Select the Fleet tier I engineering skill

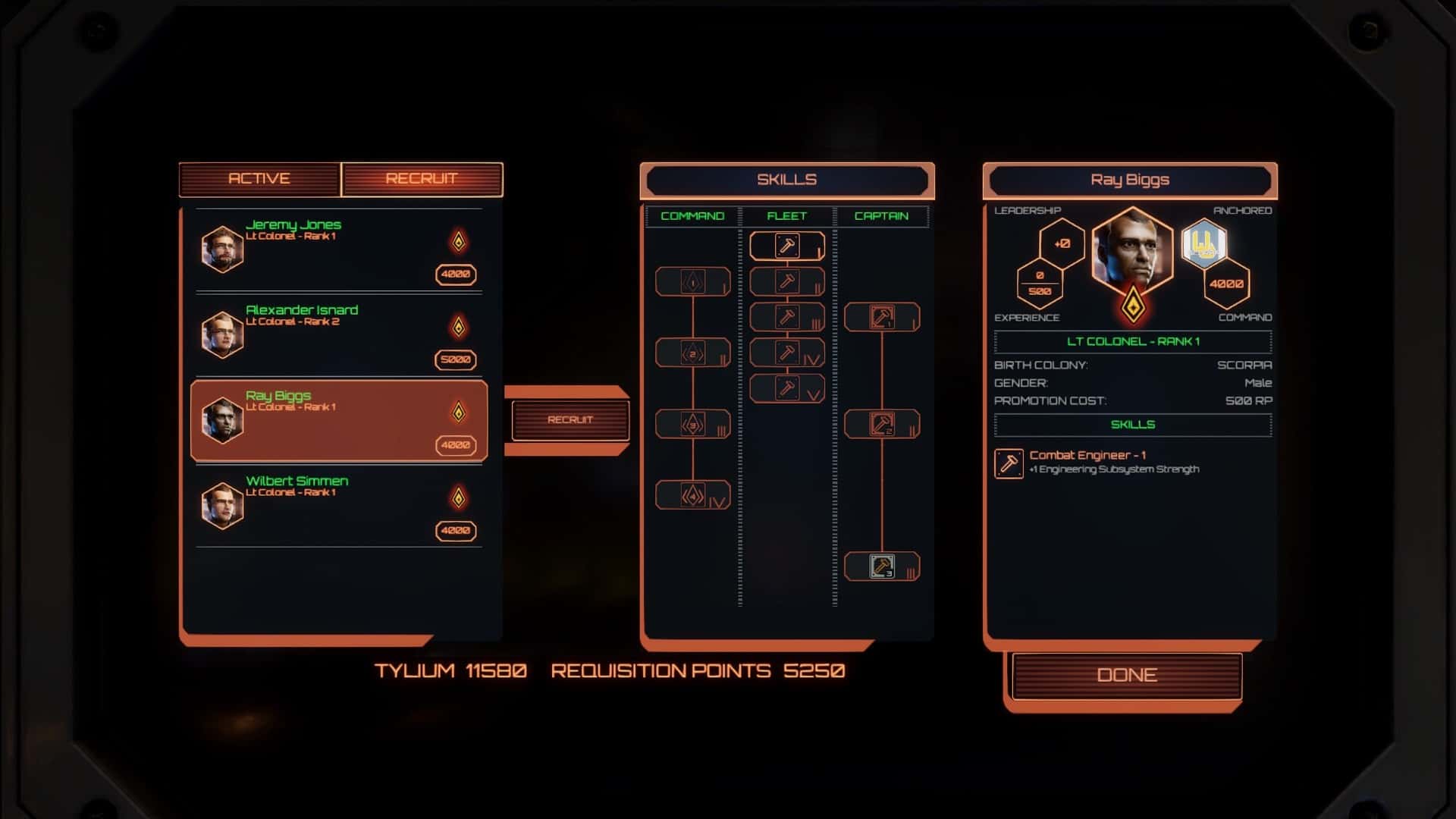pyautogui.click(x=786, y=245)
